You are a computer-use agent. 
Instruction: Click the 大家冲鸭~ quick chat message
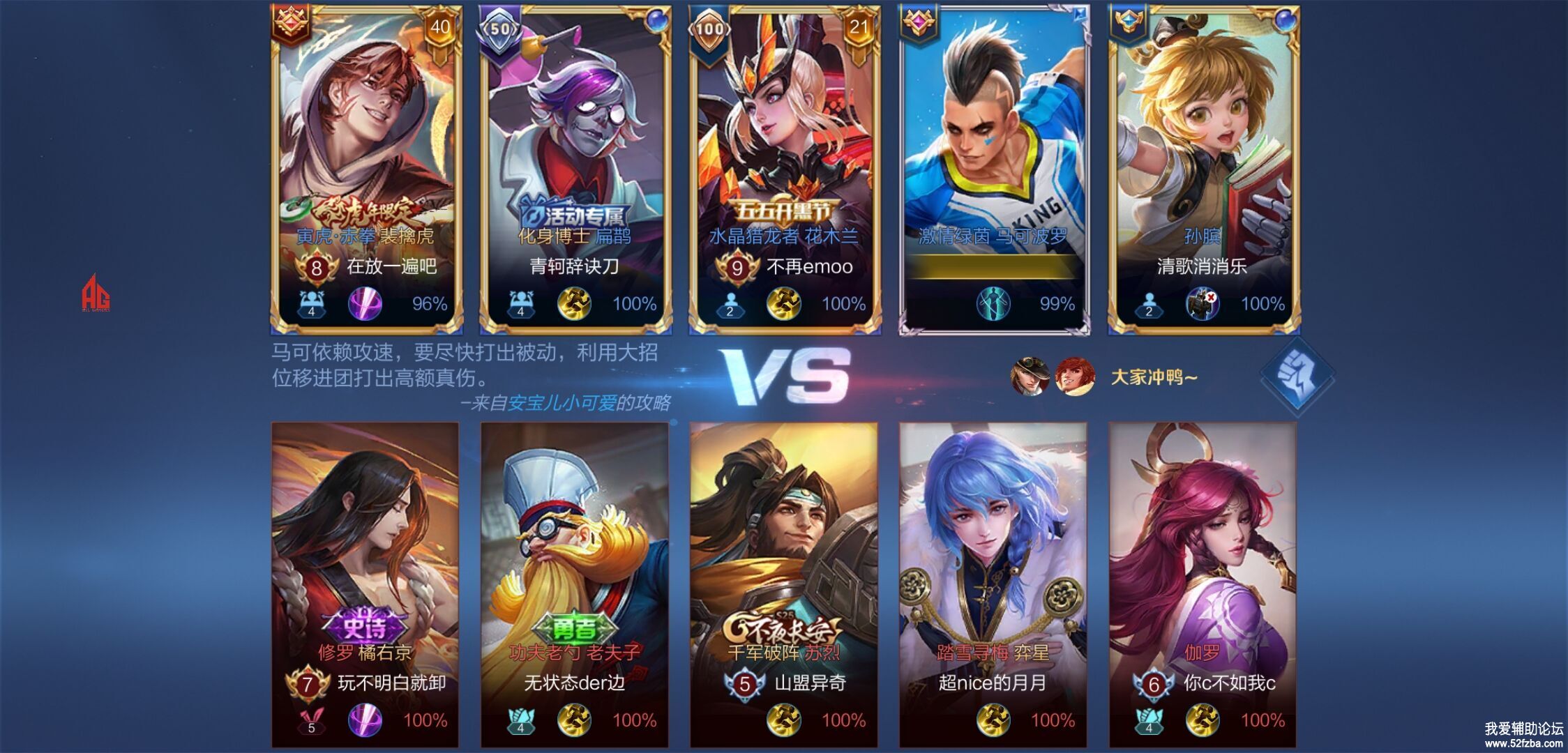click(x=1154, y=377)
